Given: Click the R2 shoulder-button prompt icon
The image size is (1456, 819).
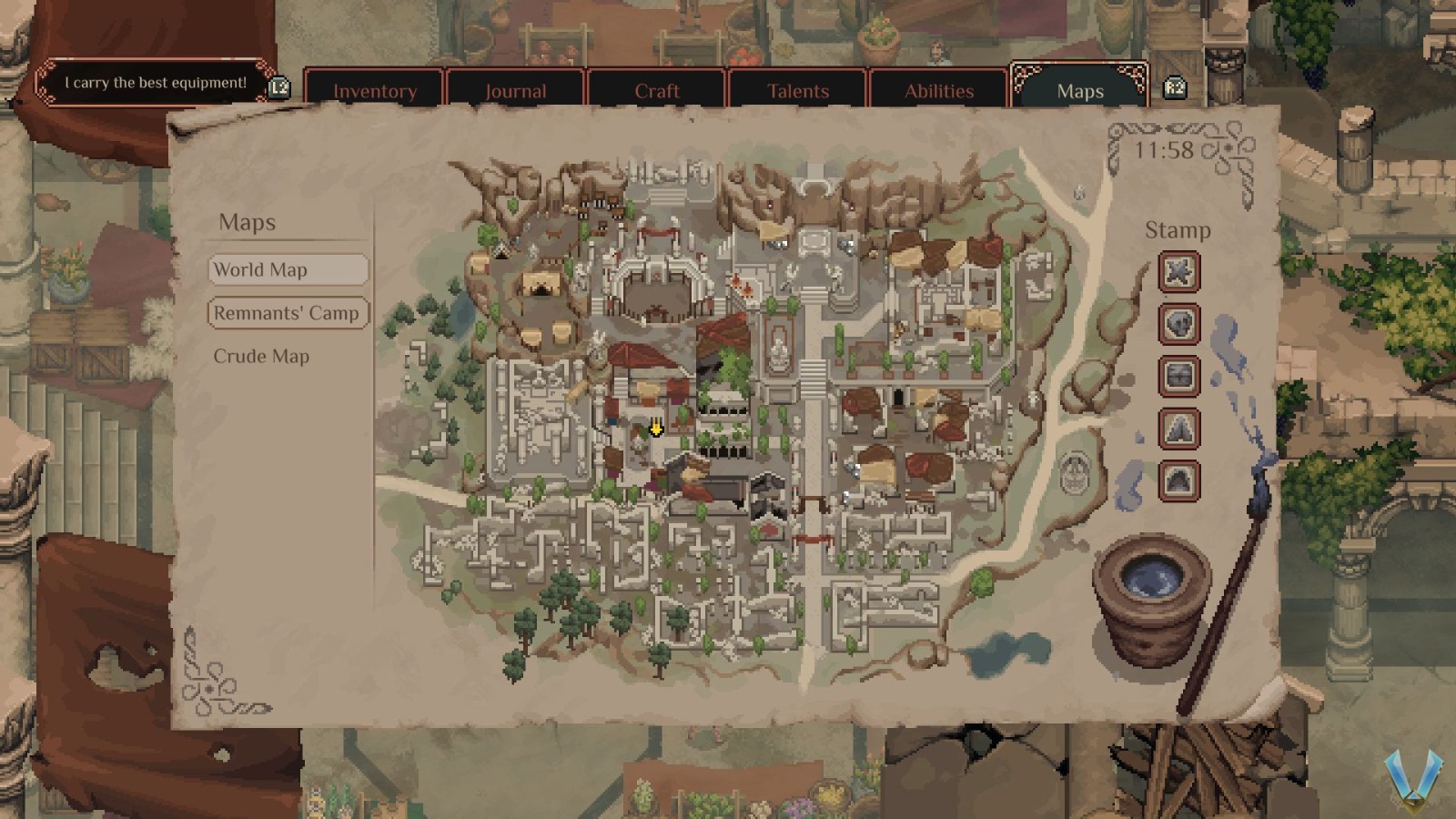Looking at the screenshot, I should 1177,87.
